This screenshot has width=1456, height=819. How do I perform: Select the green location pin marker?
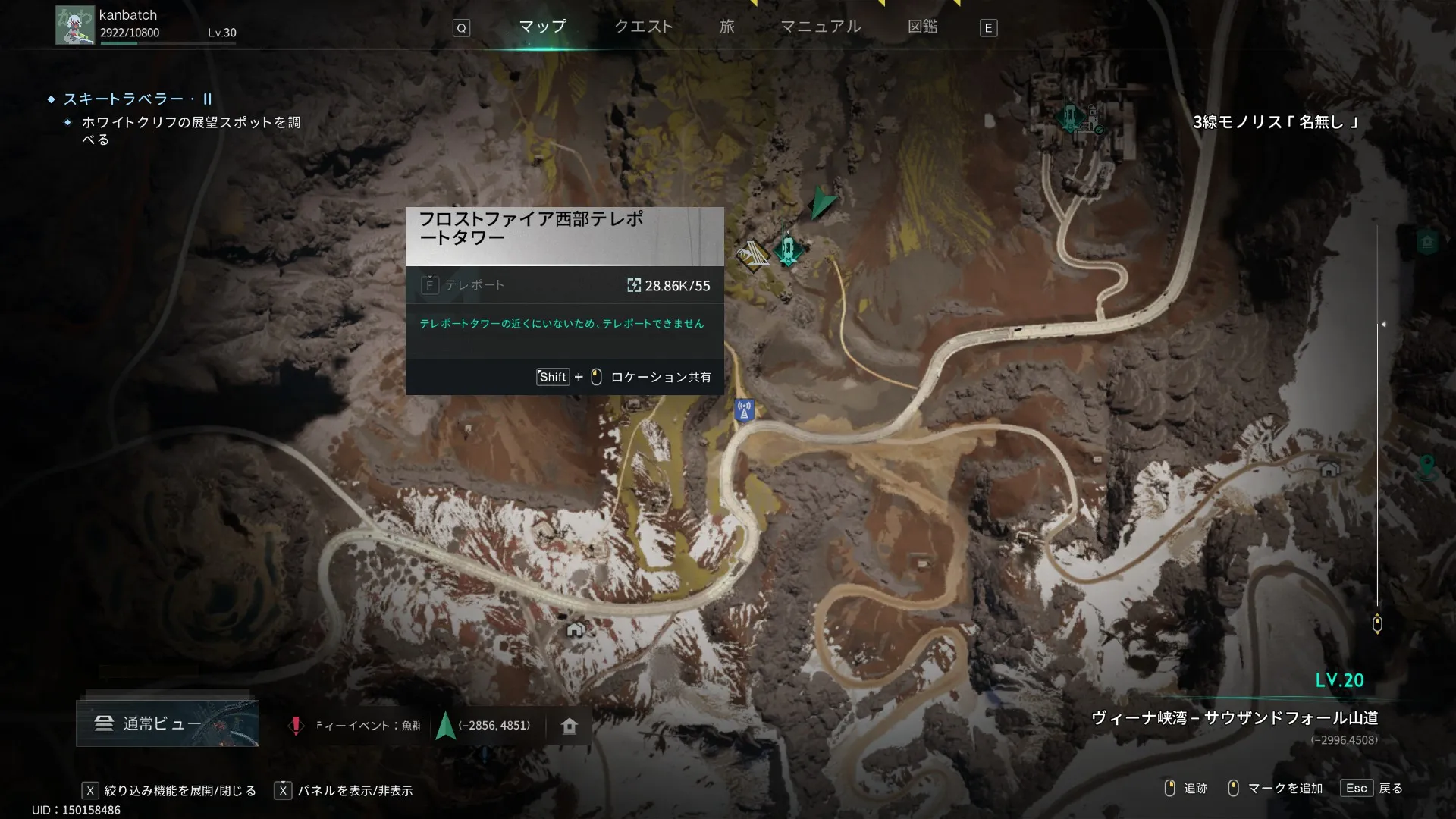(x=1426, y=464)
